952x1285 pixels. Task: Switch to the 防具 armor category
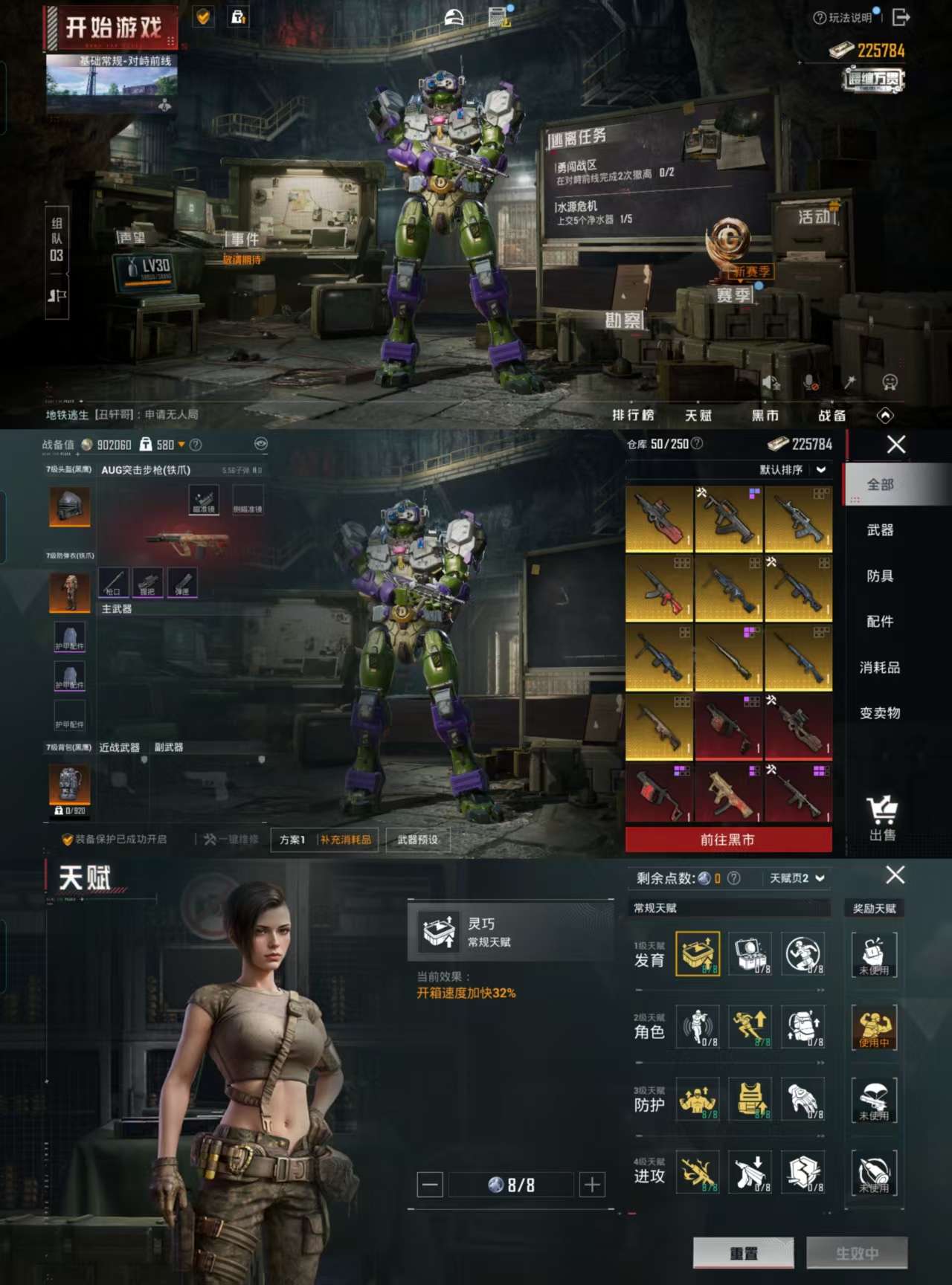point(880,576)
